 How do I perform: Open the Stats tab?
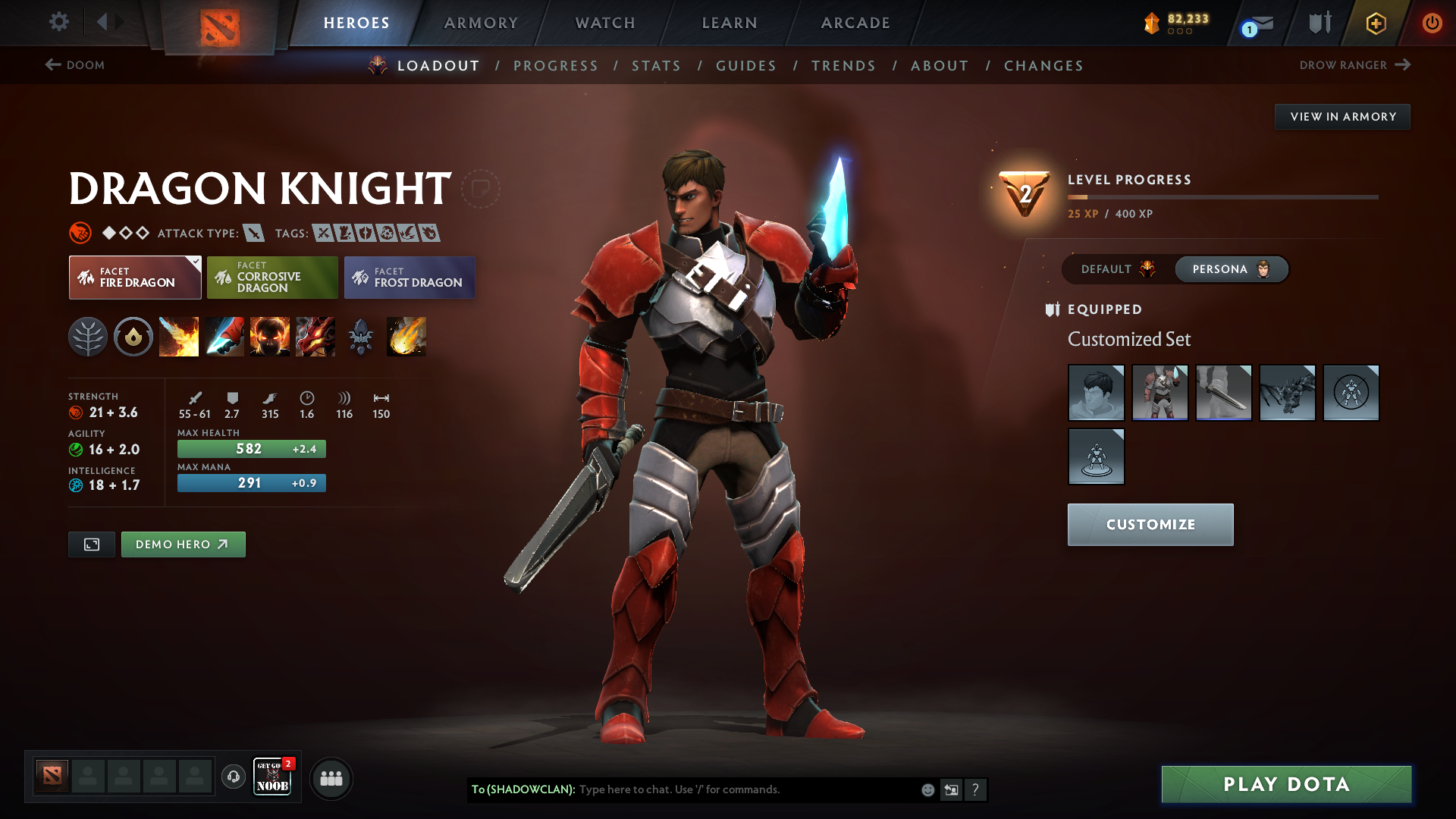tap(657, 66)
